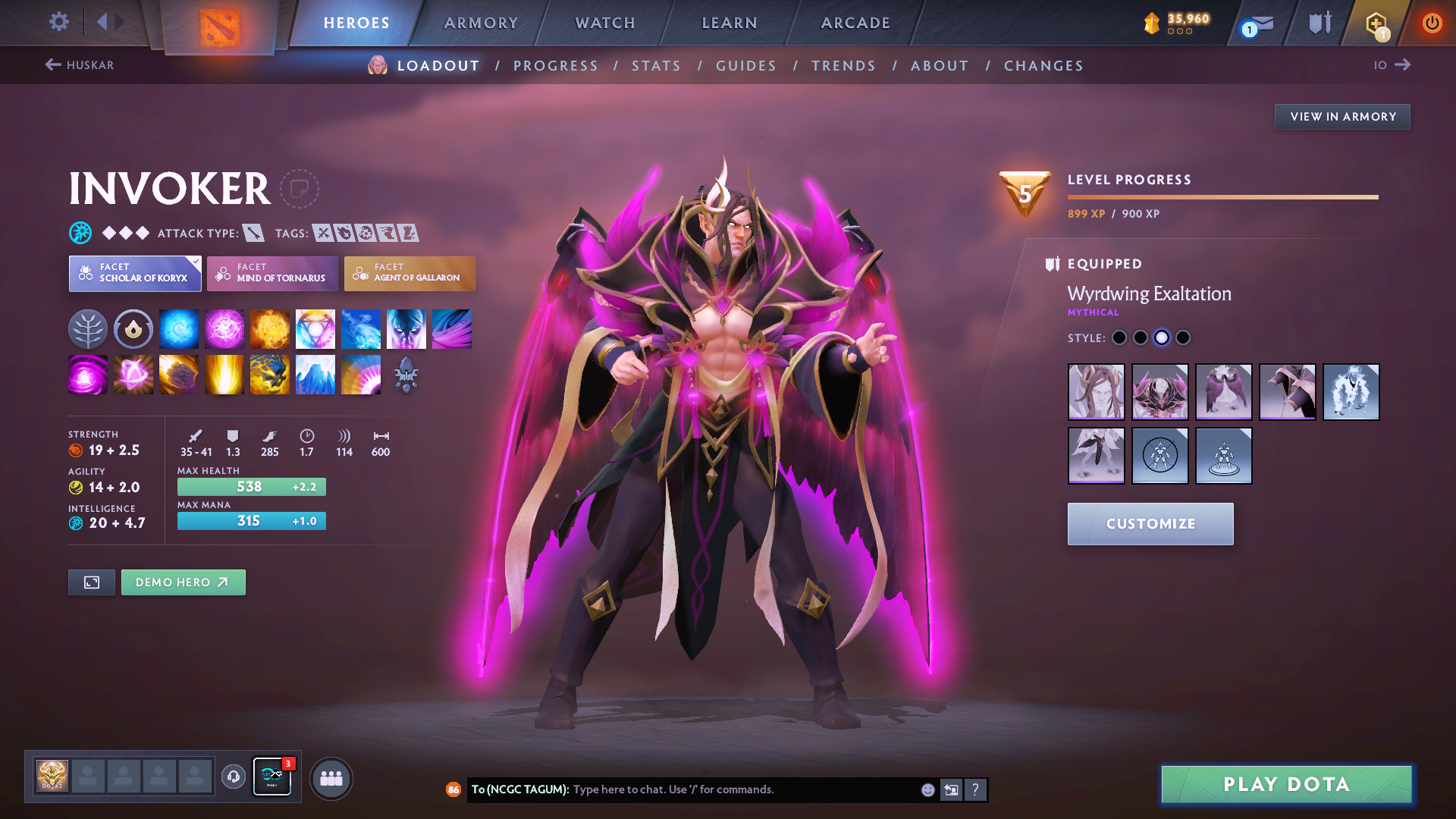Open the friends list icon near the party slots
Screen dimensions: 1456x819
(x=331, y=777)
